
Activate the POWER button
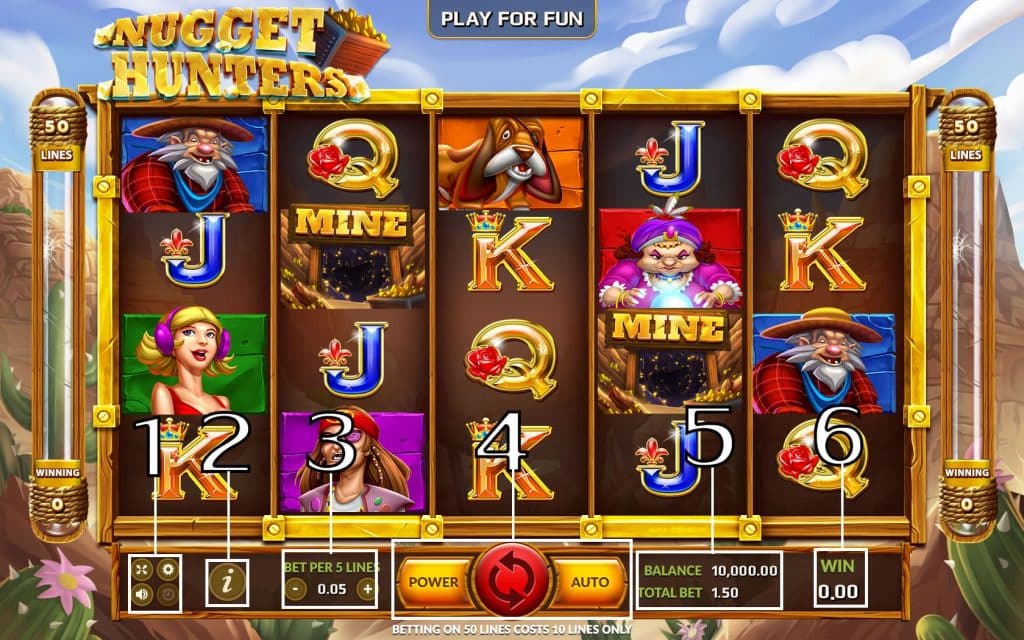pyautogui.click(x=433, y=581)
